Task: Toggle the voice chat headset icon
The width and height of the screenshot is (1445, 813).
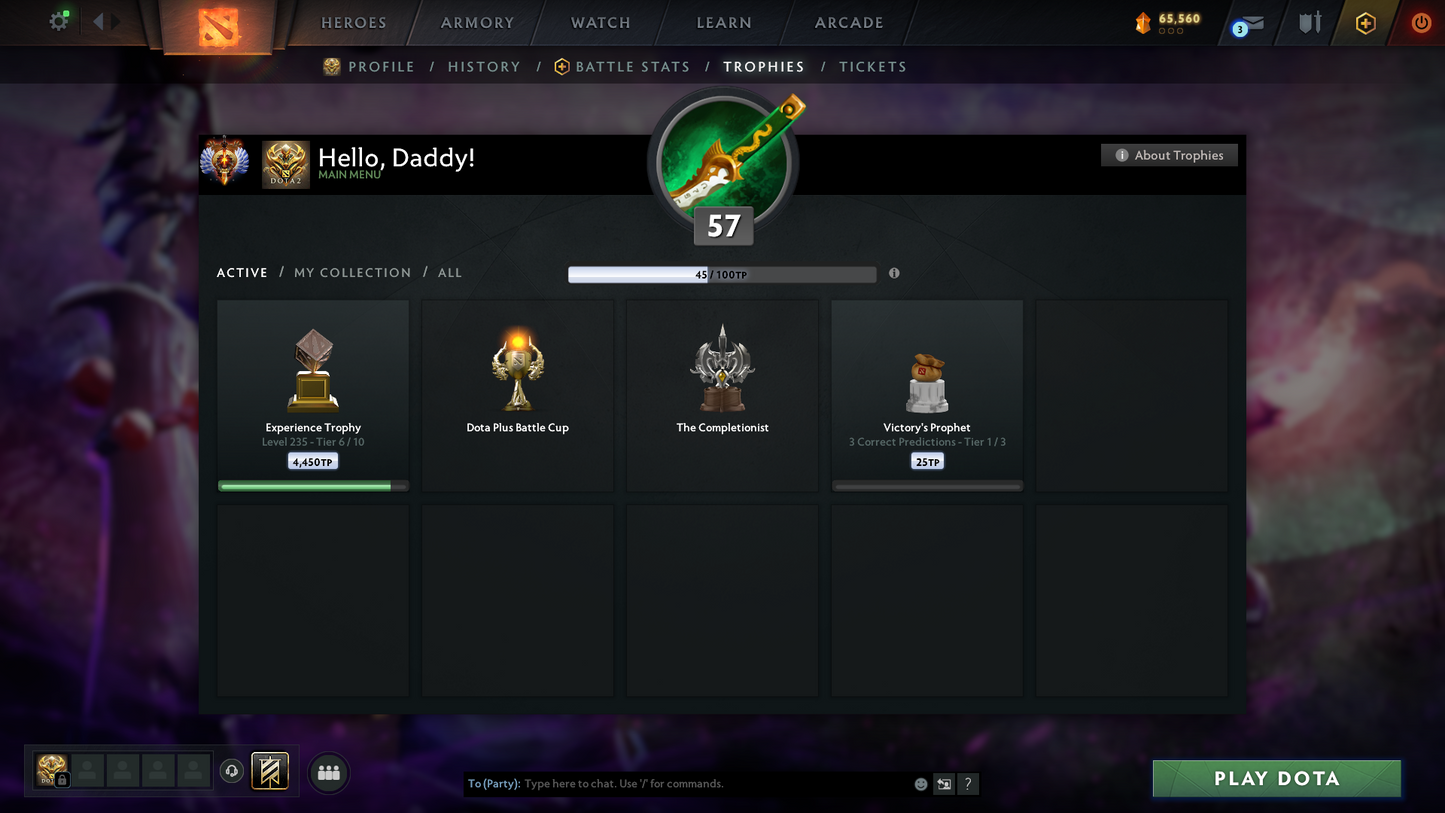Action: click(x=229, y=771)
